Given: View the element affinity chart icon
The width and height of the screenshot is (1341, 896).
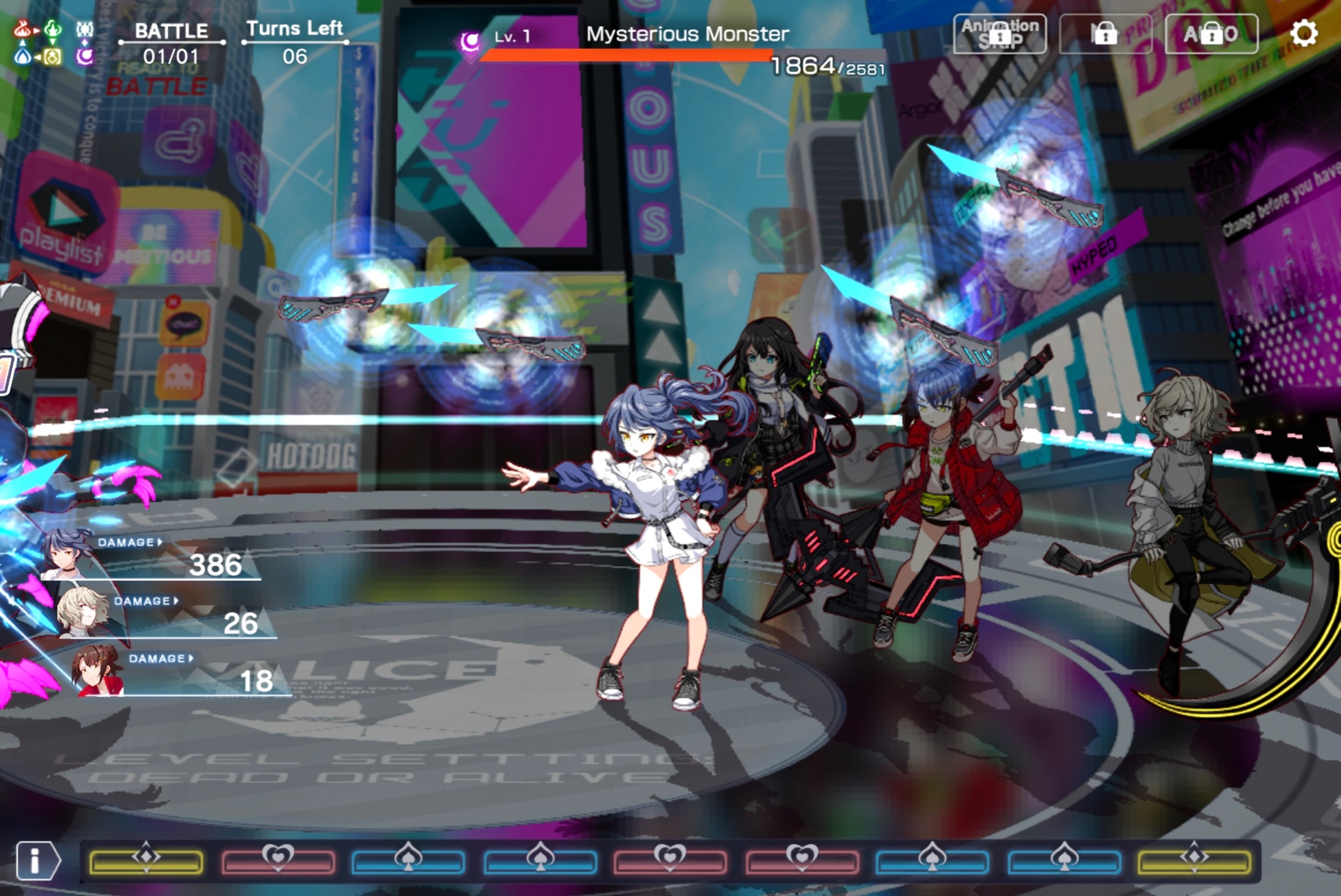Looking at the screenshot, I should point(38,43).
